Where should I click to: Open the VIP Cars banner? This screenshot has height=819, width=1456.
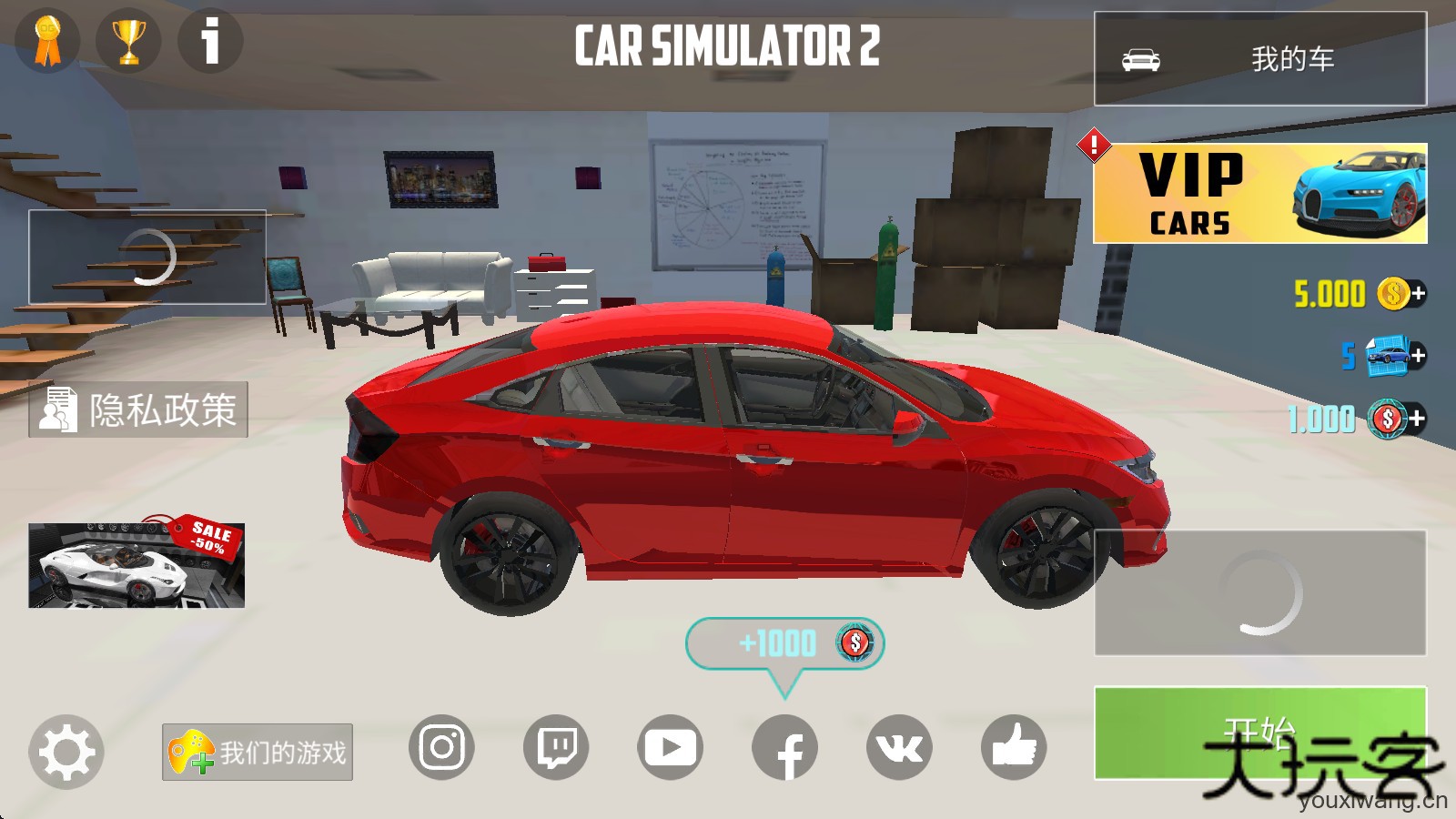point(1259,193)
